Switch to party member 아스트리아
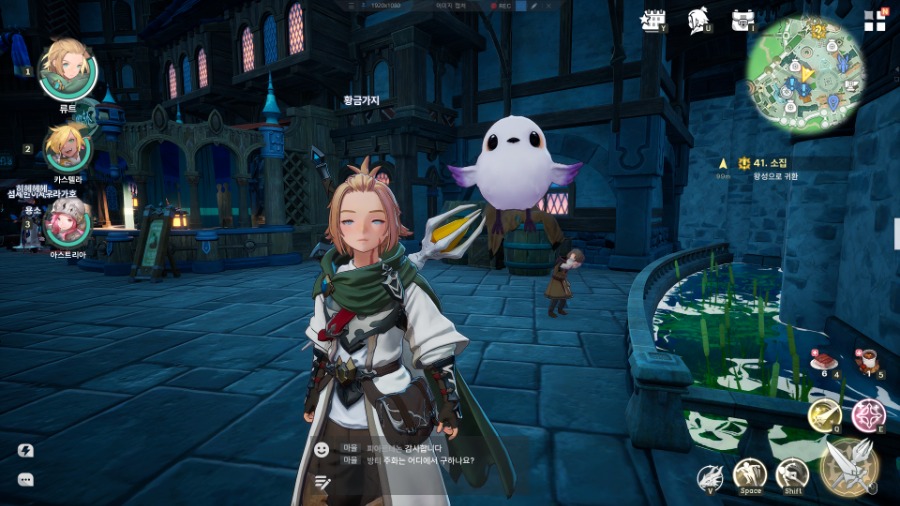The height and width of the screenshot is (506, 900). coord(67,222)
